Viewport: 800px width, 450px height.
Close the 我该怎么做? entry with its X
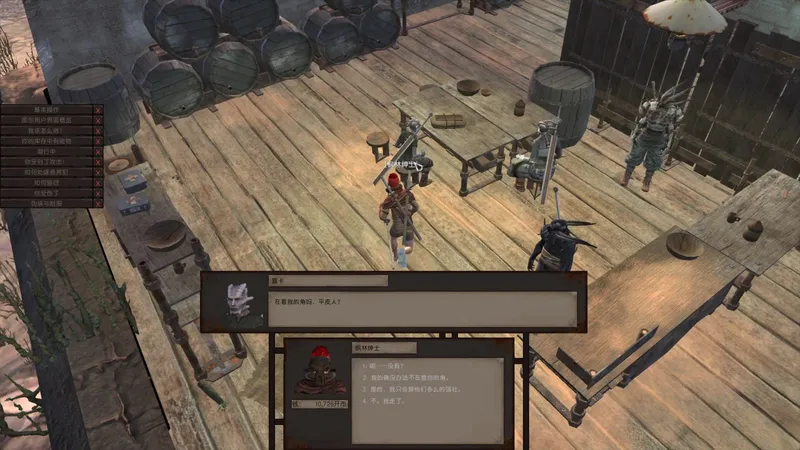[x=98, y=130]
